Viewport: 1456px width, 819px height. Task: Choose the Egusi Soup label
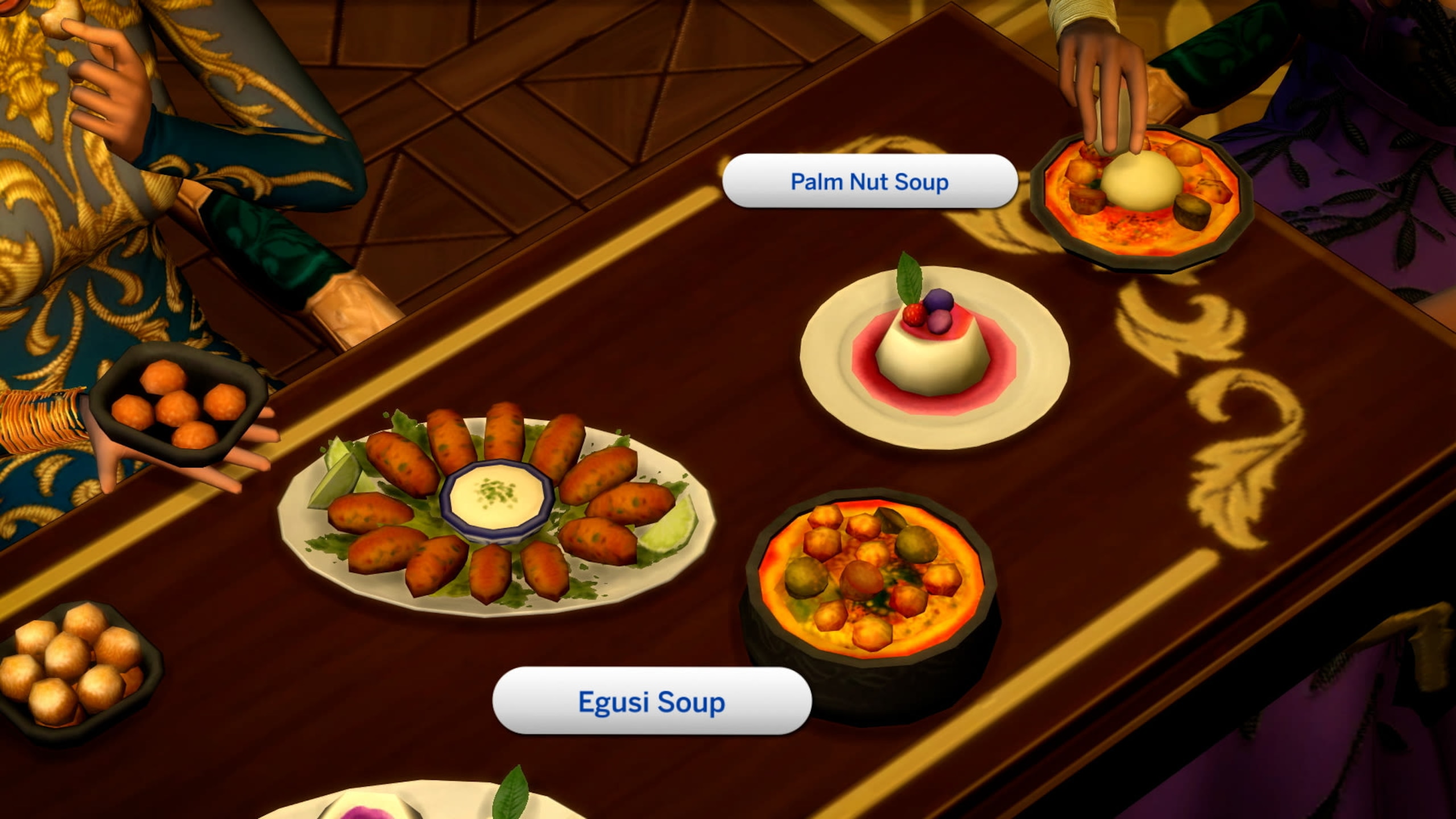(652, 702)
